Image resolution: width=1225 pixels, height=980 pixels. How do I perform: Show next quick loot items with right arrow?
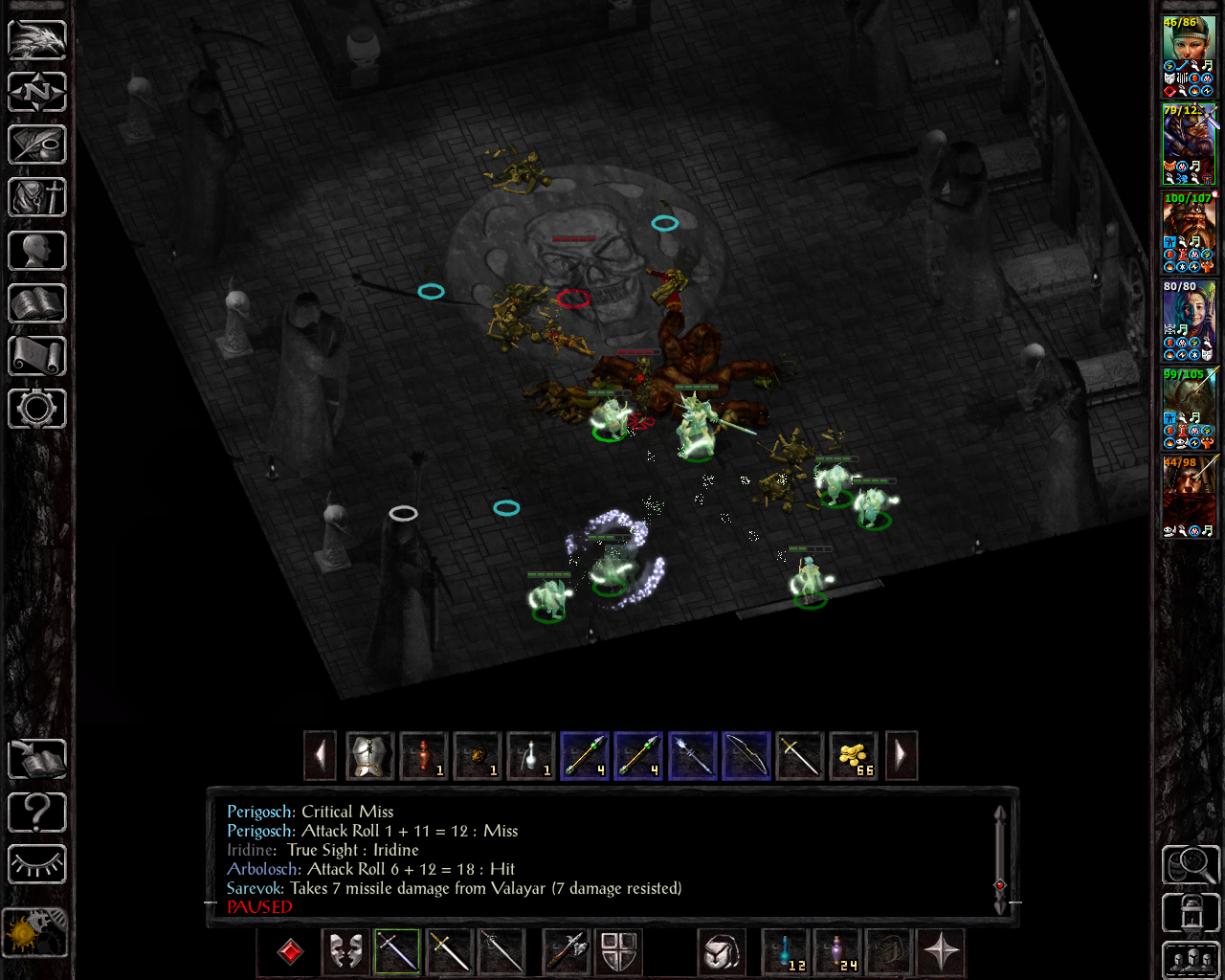click(x=901, y=756)
